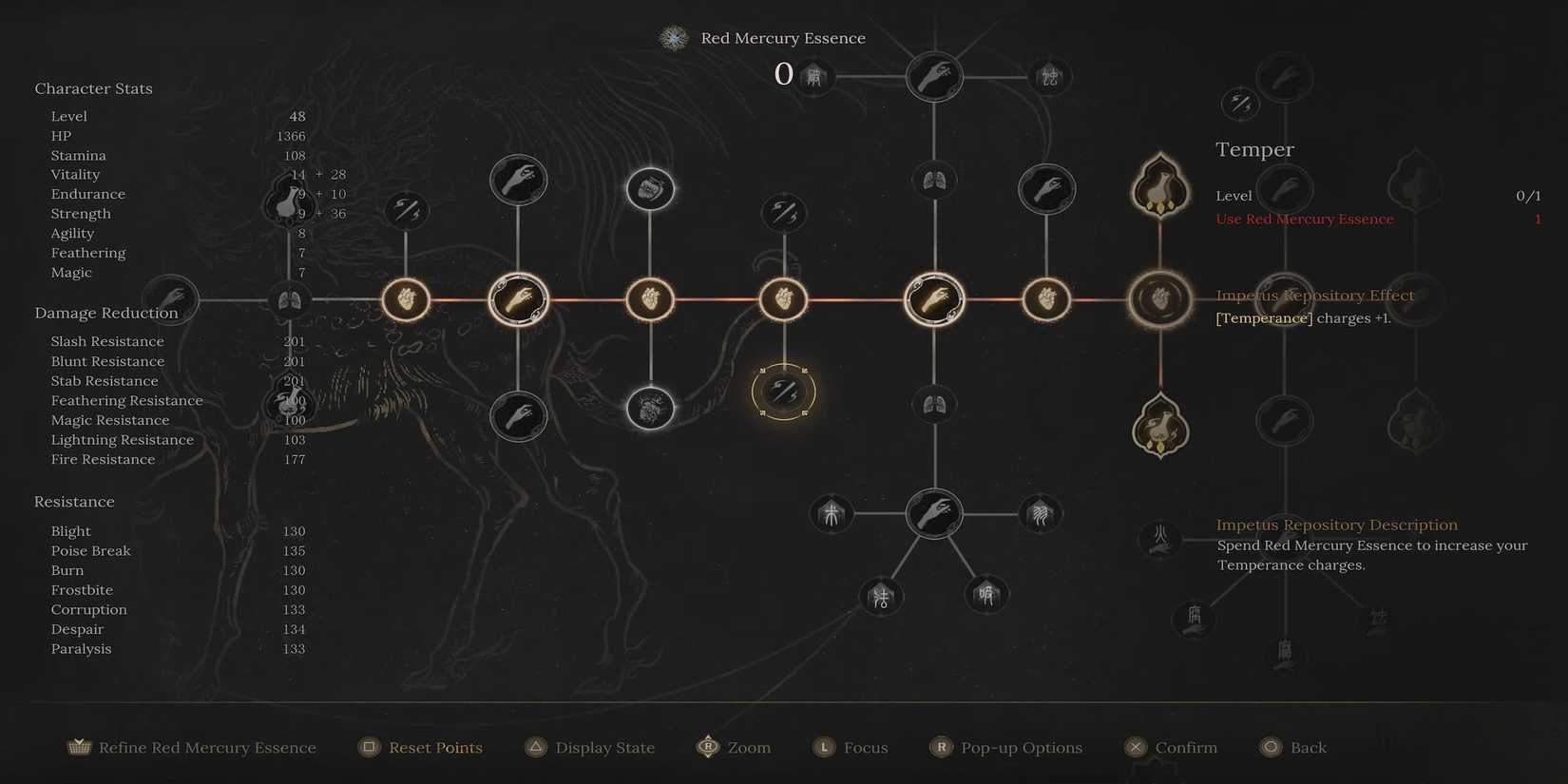Select the hand node in the lower skill cluster

point(934,513)
